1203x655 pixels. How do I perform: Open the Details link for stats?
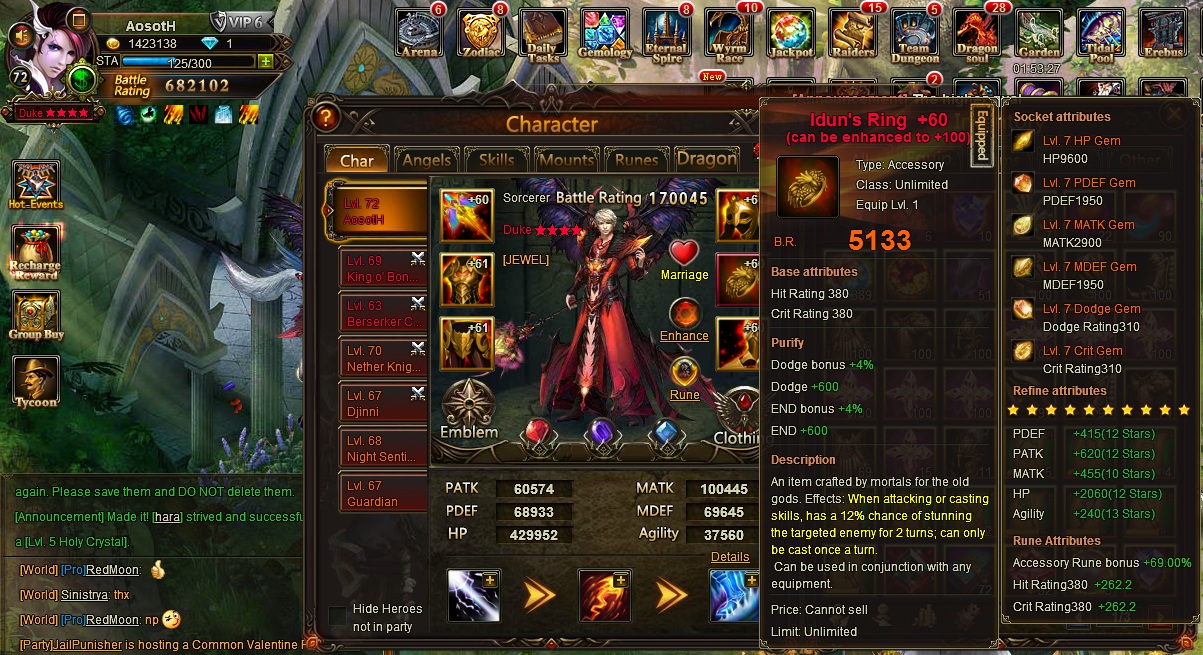tap(730, 557)
